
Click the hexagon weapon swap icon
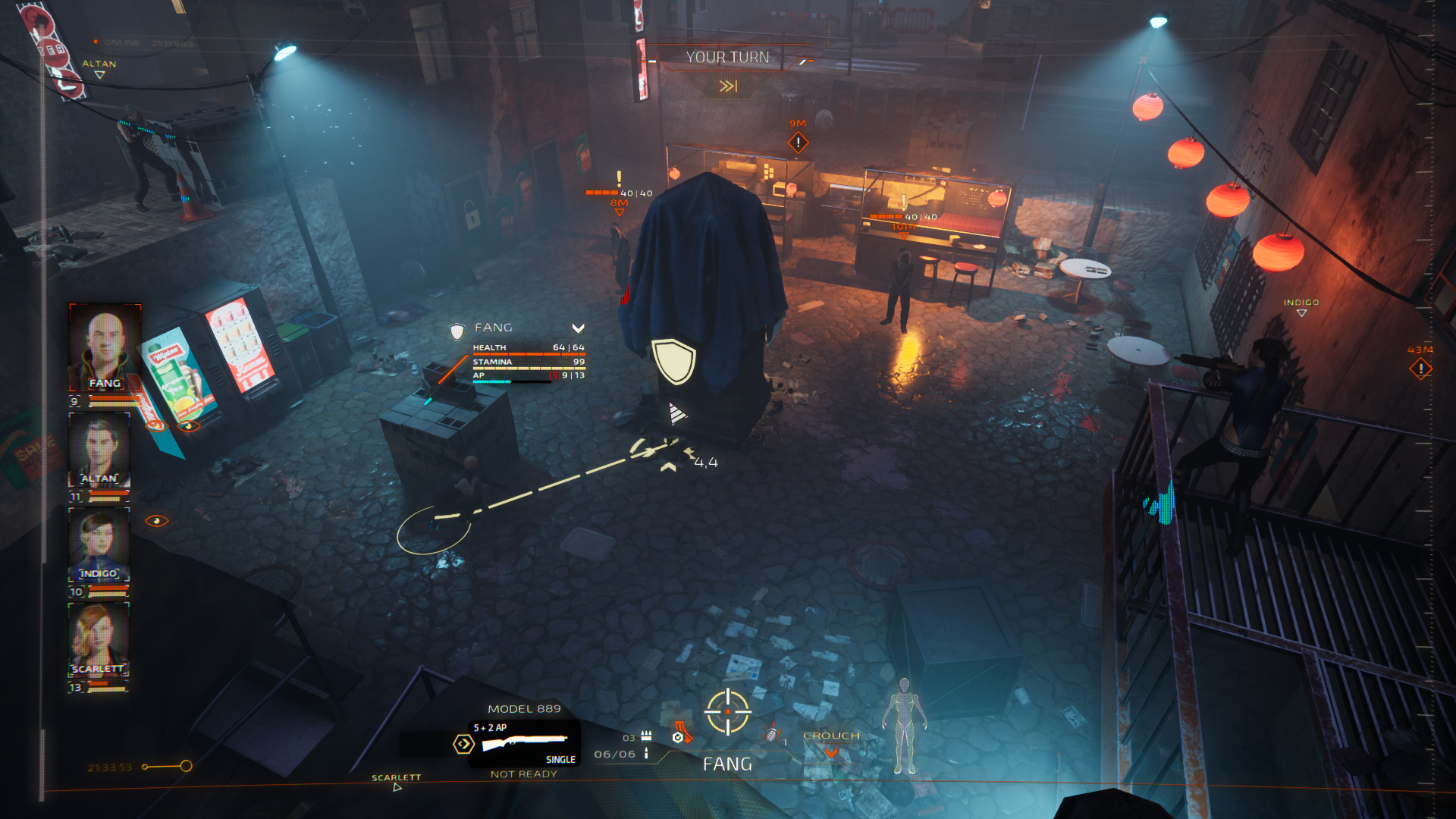[463, 744]
